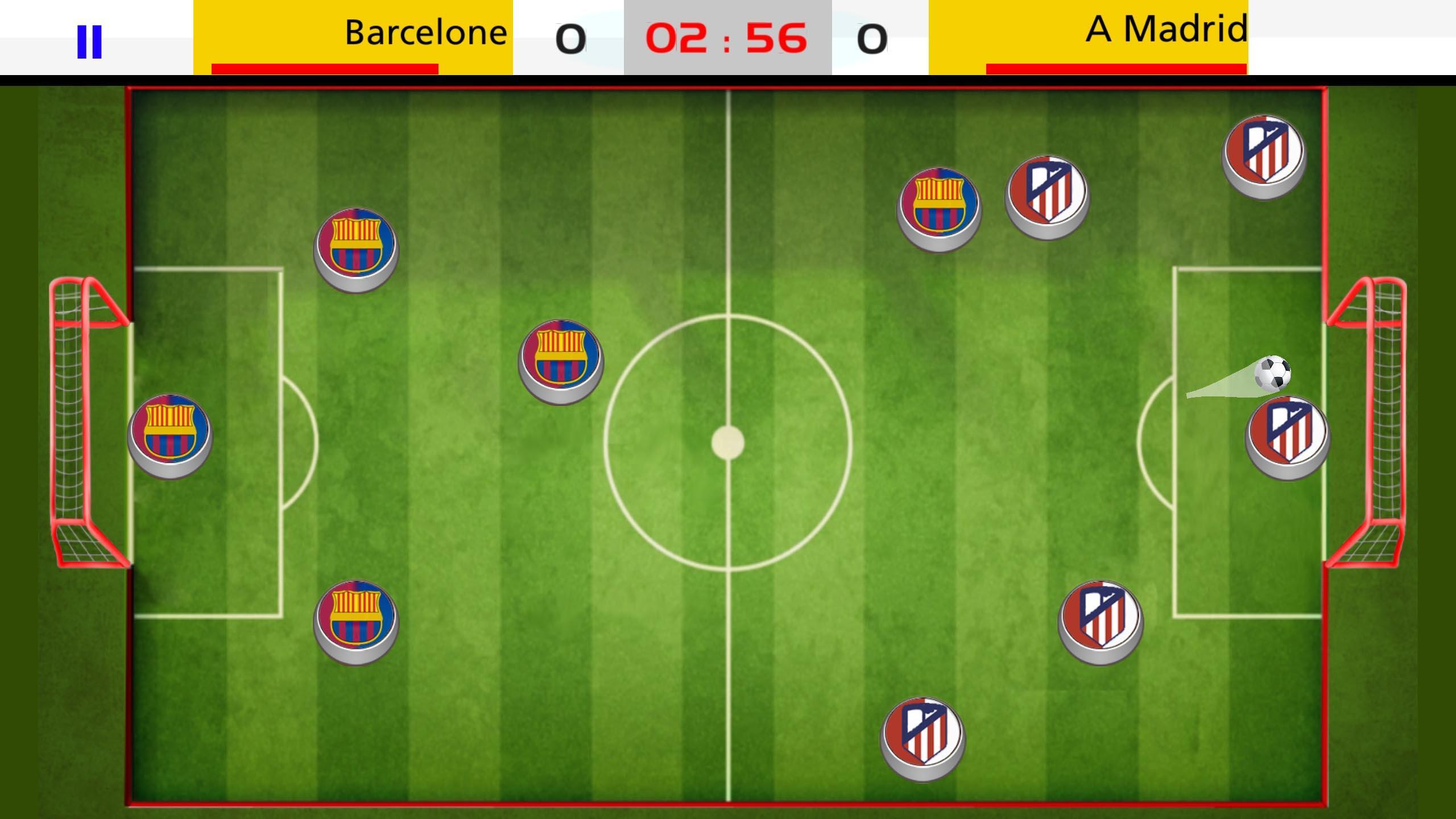Click the red underline bar below Barcelone
The image size is (1456, 819).
[325, 68]
